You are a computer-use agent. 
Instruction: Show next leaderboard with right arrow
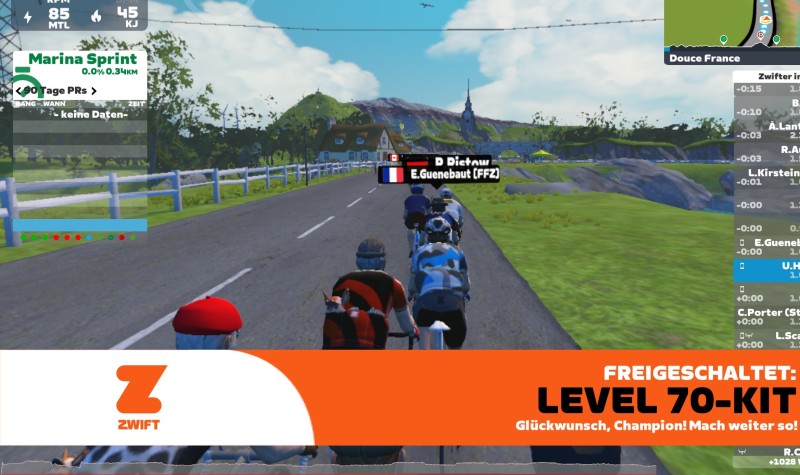tap(94, 91)
